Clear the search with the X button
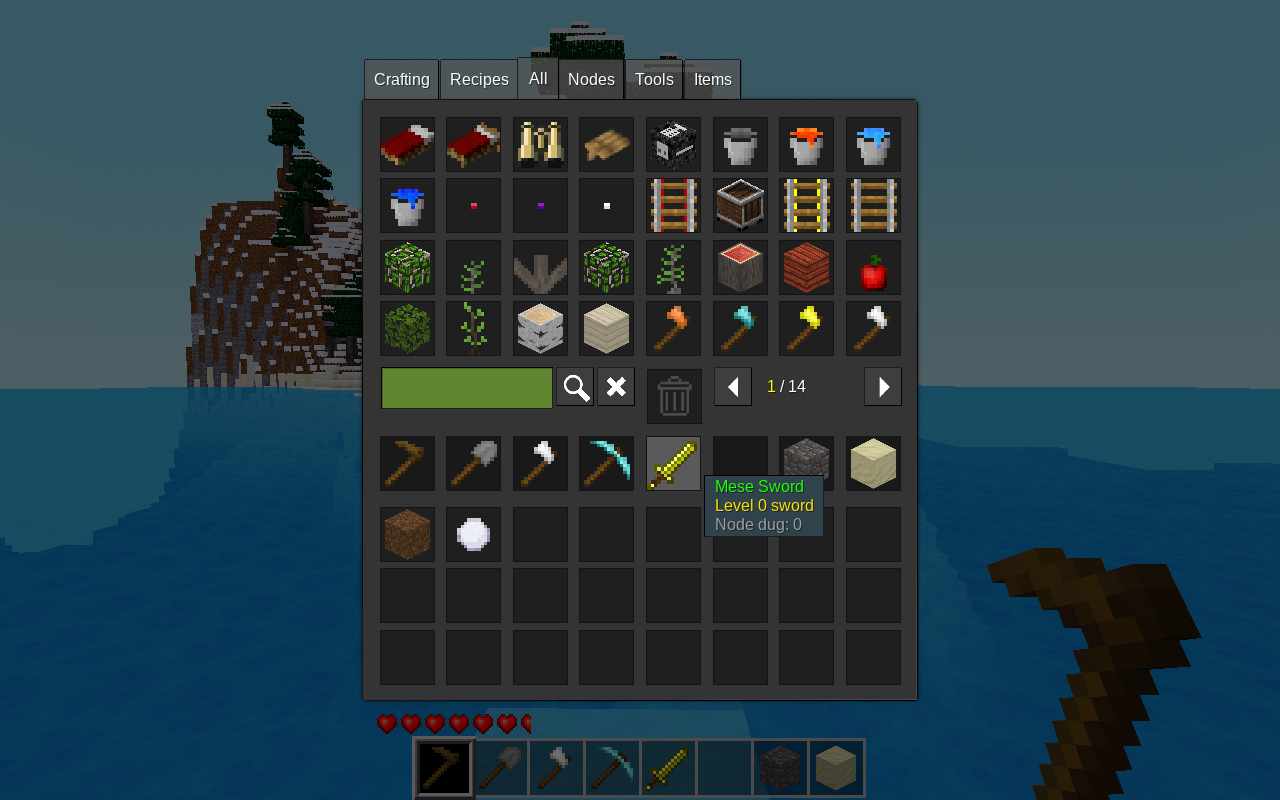The height and width of the screenshot is (800, 1280). (x=616, y=387)
